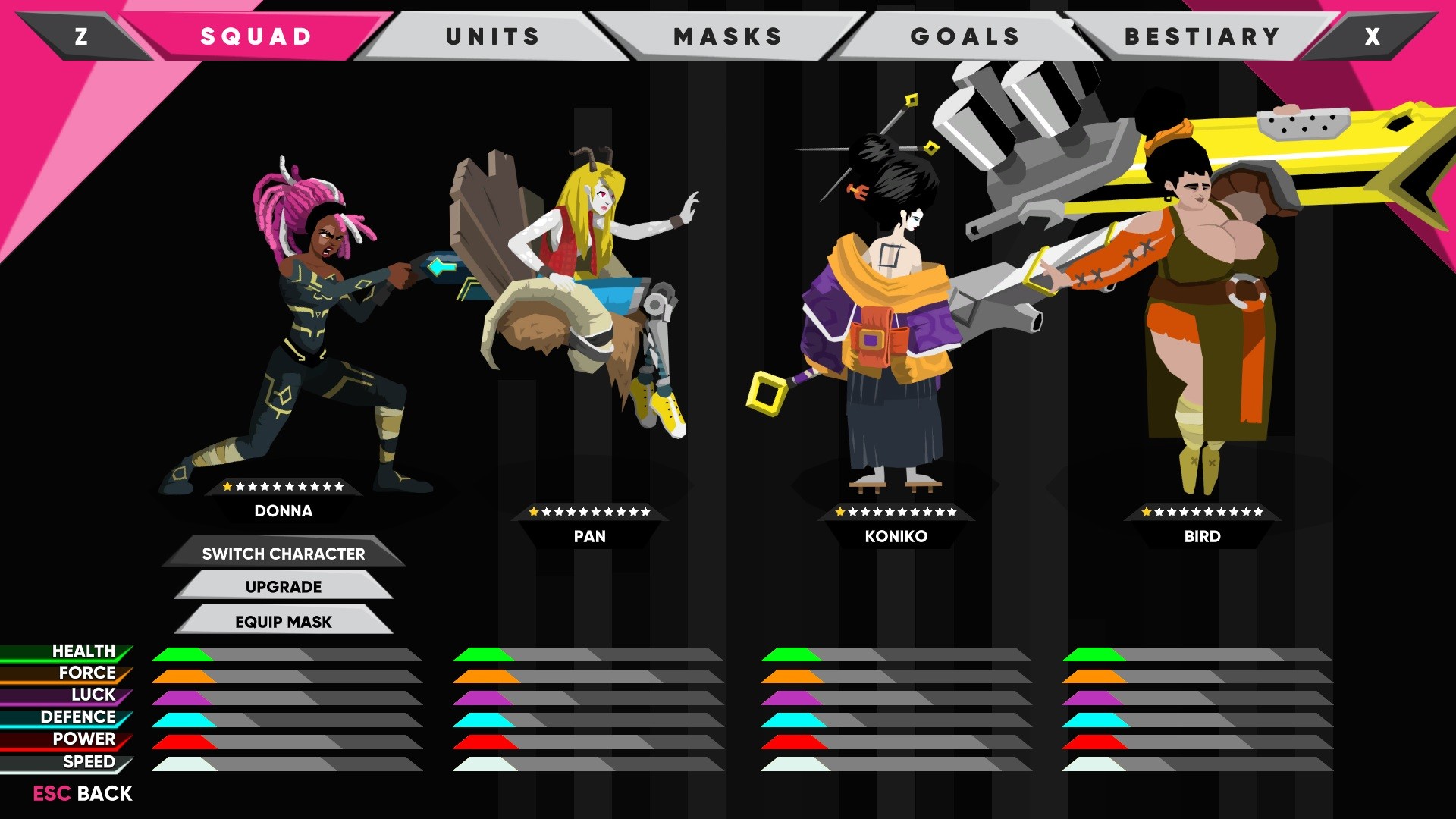Open the MASKS tab
Viewport: 1456px width, 819px height.
(x=726, y=35)
